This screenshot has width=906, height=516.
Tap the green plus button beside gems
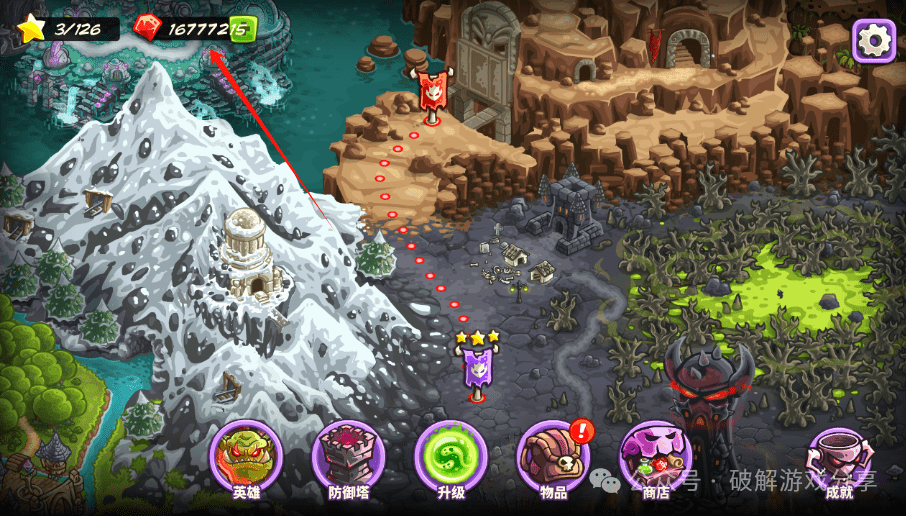tap(242, 29)
